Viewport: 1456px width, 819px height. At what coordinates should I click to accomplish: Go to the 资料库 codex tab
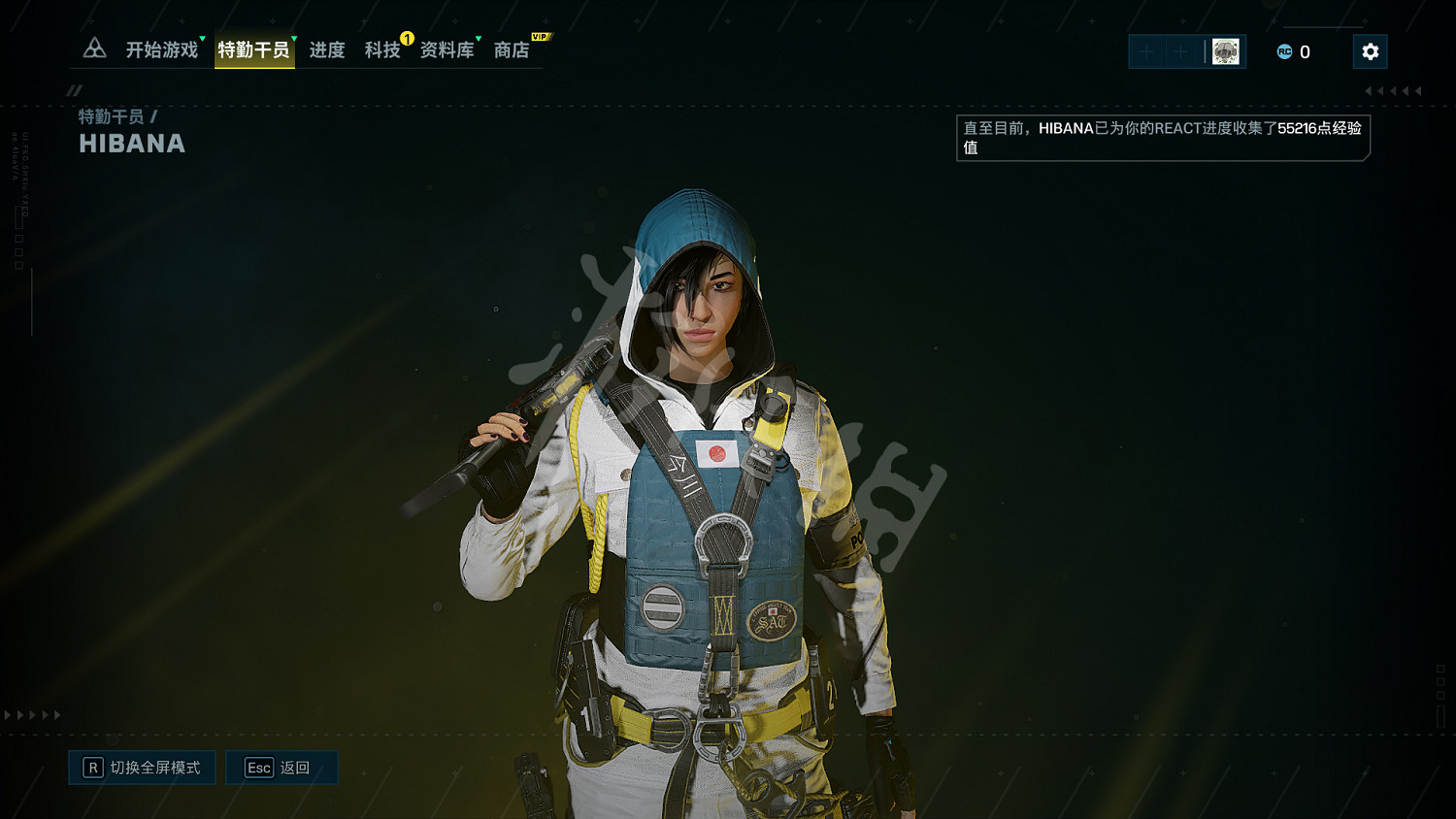tap(447, 50)
